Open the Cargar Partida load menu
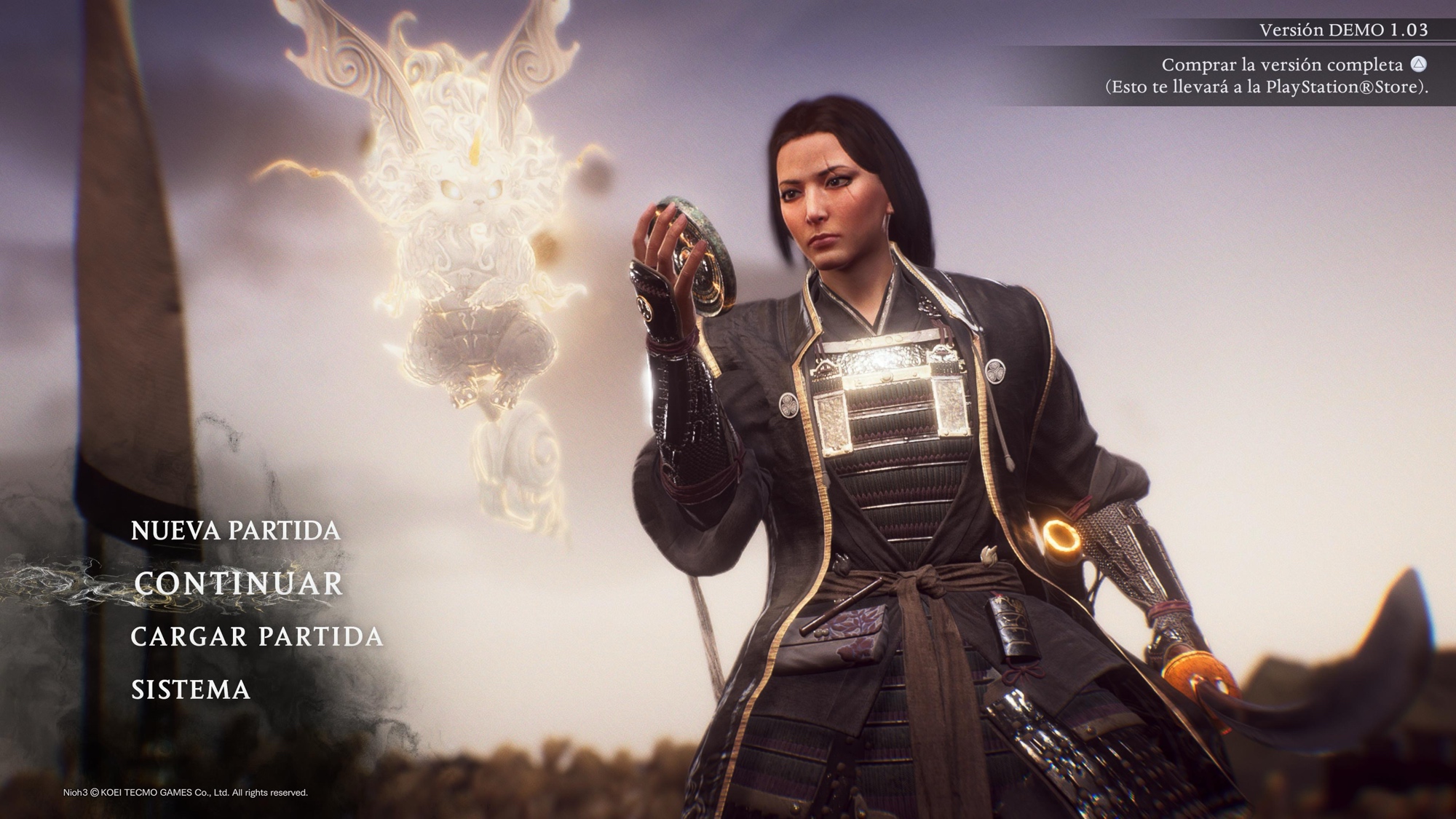The image size is (1456, 819). click(x=256, y=636)
